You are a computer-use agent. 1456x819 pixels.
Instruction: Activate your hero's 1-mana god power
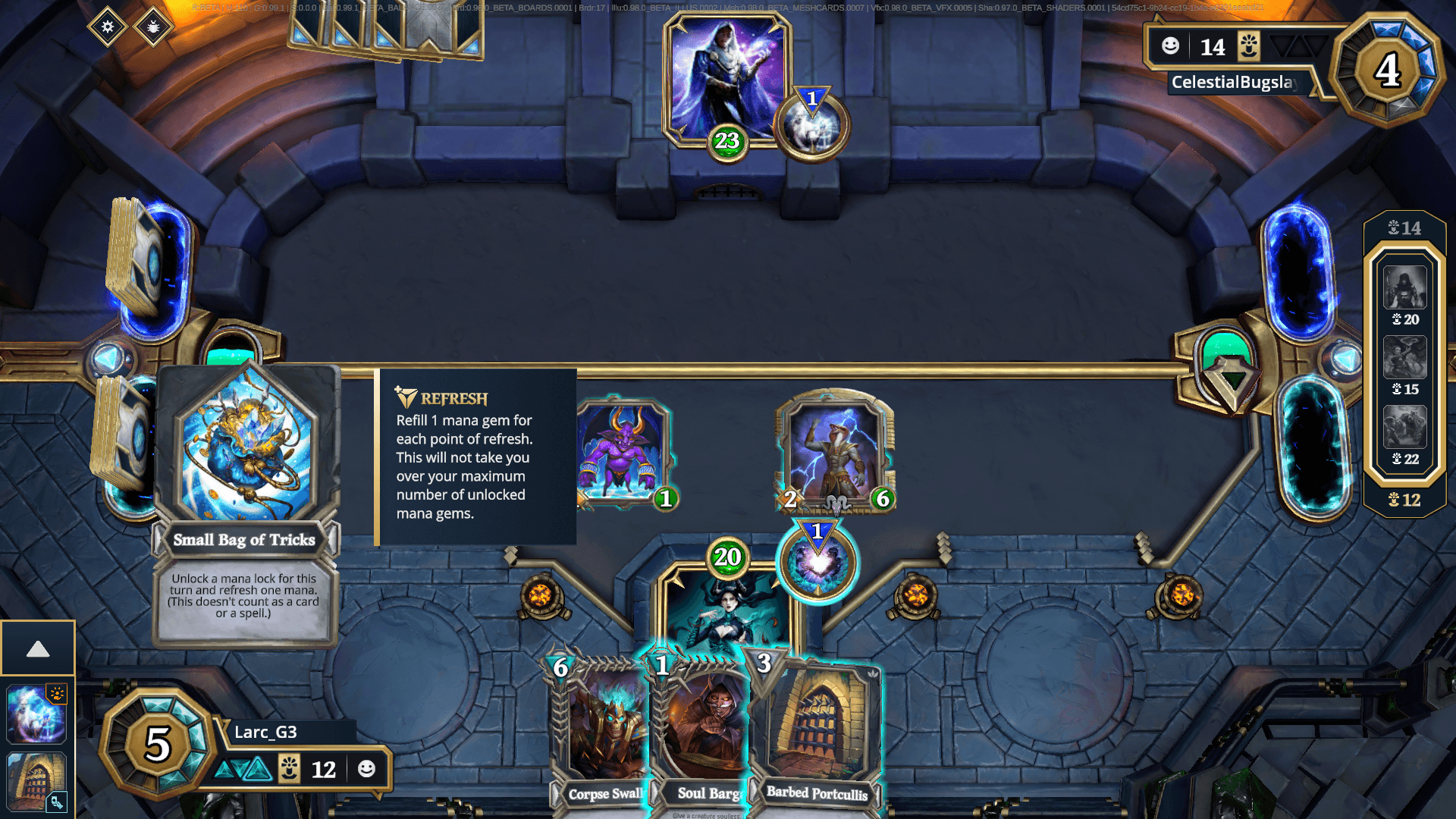818,565
